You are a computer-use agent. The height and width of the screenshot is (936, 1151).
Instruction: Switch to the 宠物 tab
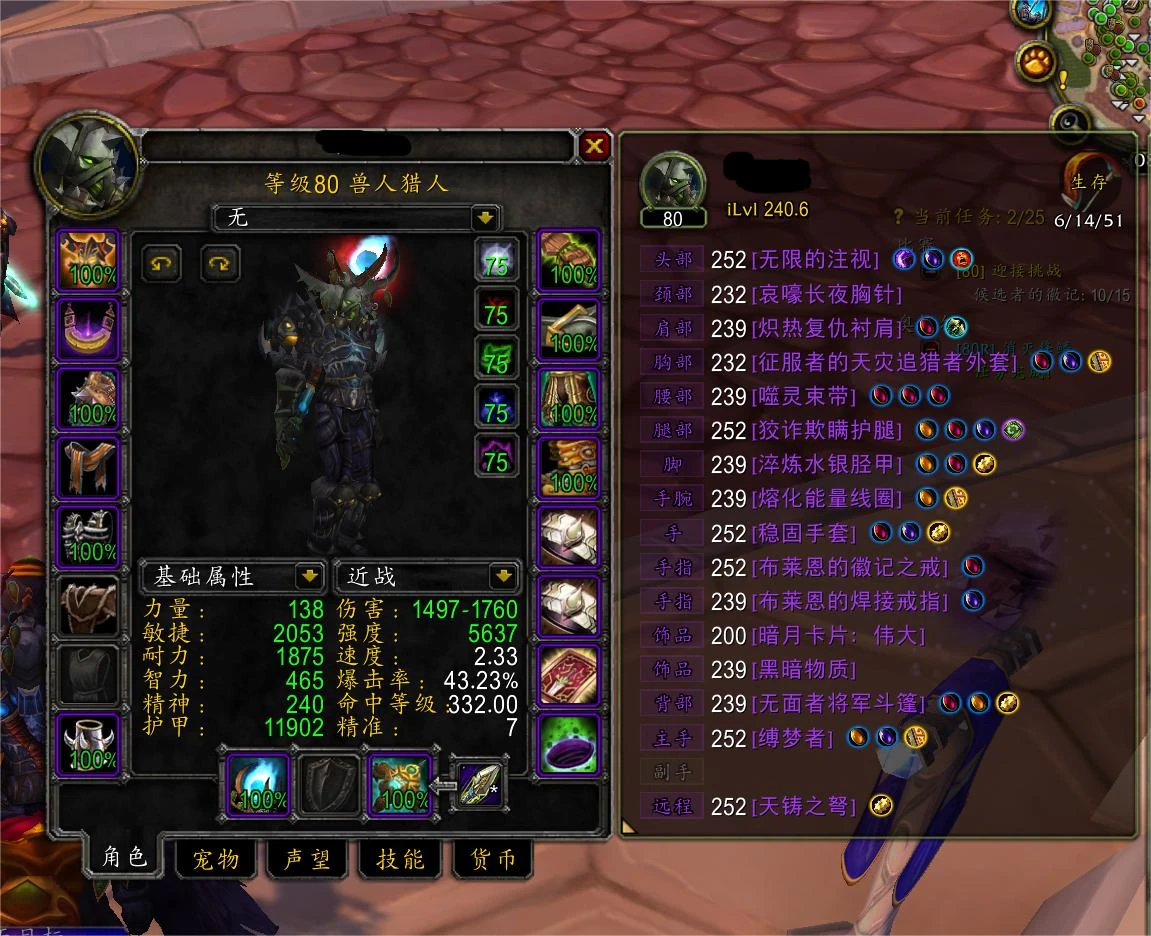216,858
